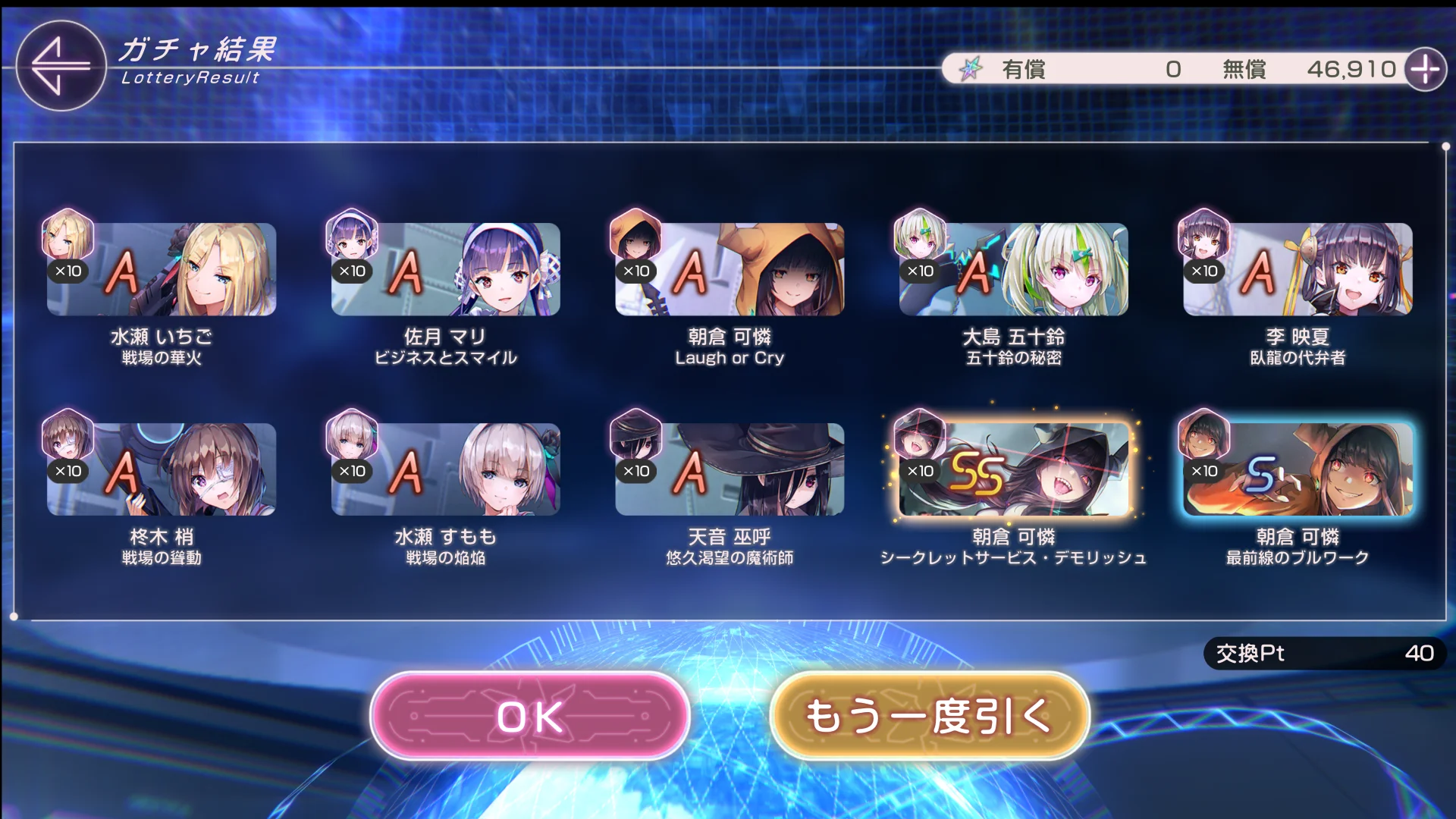The image size is (1456, 819).
Task: Pull again with the もう一度引く button
Action: click(x=930, y=716)
